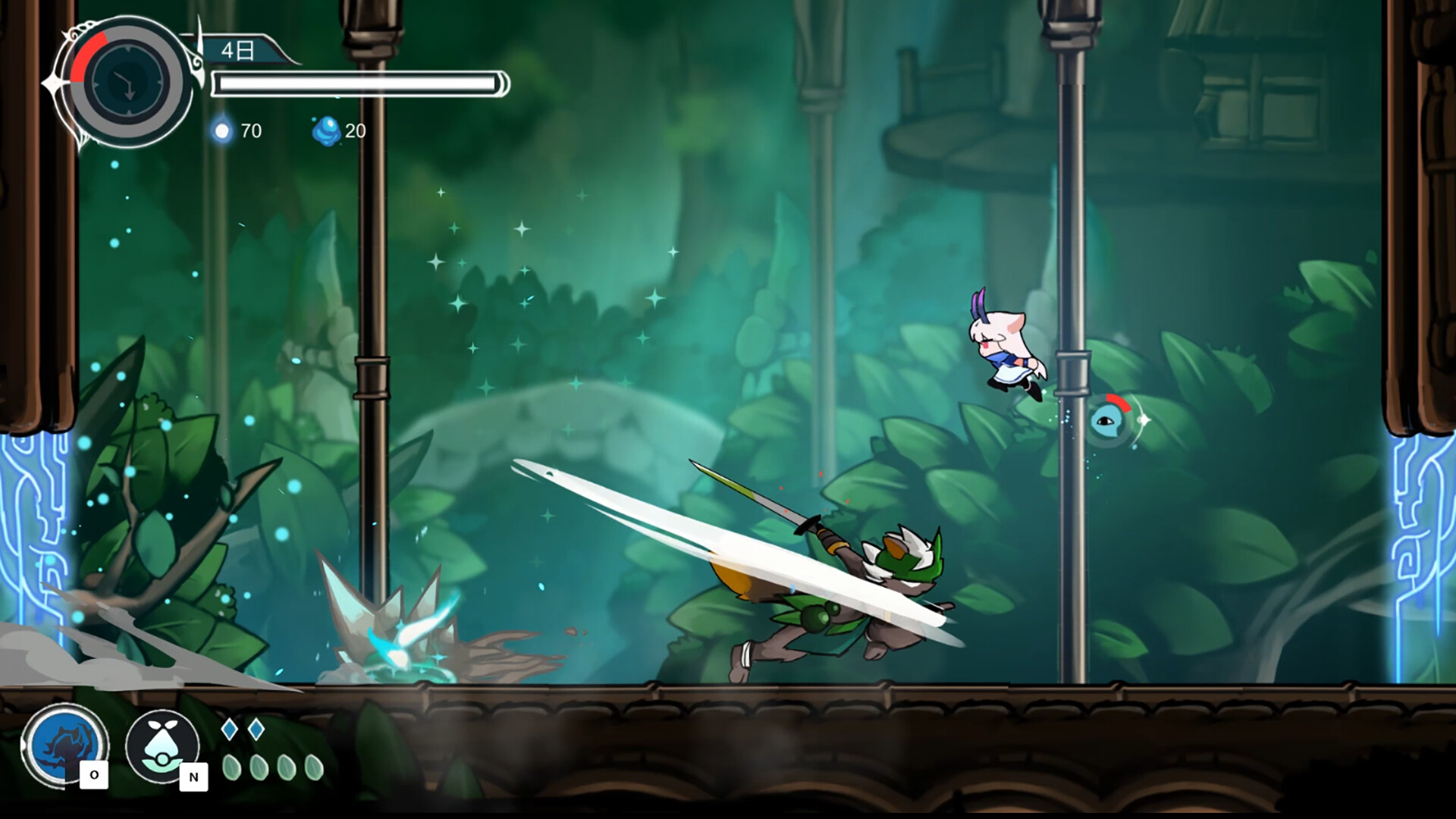Click the 20 droplet counter

point(355,129)
